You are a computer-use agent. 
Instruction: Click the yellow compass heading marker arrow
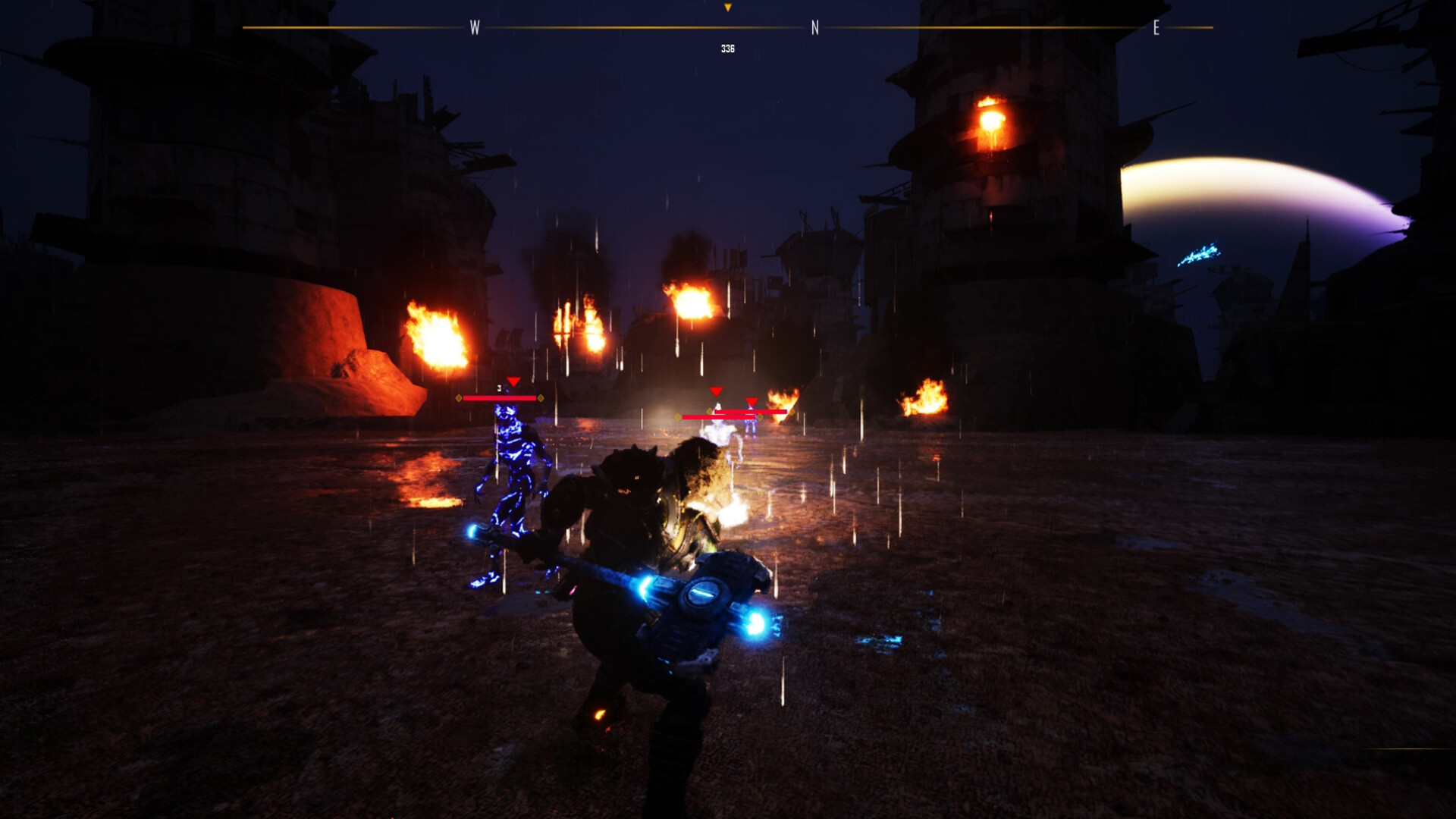tap(728, 8)
